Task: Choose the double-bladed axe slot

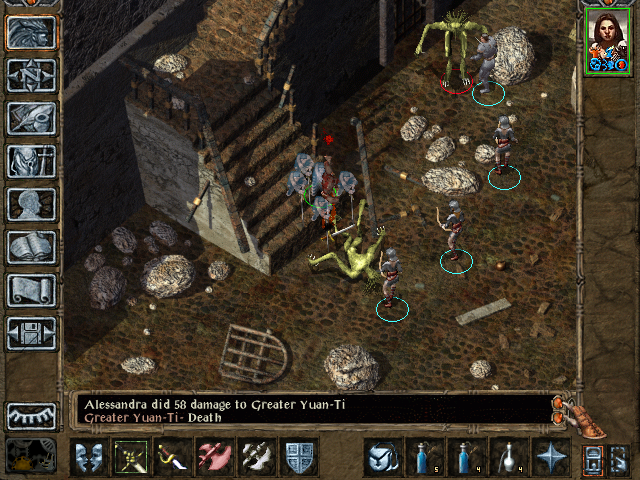Action: 256,457
